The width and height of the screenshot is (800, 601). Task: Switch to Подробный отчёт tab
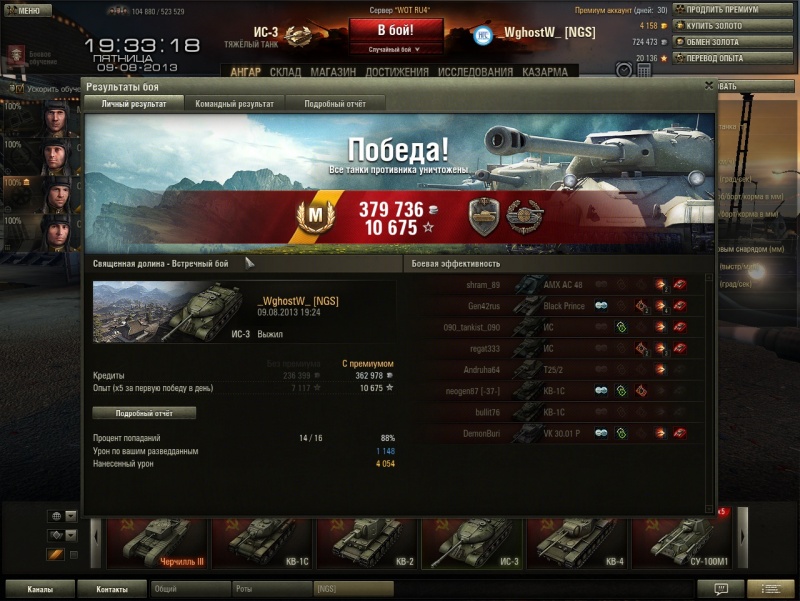click(334, 103)
